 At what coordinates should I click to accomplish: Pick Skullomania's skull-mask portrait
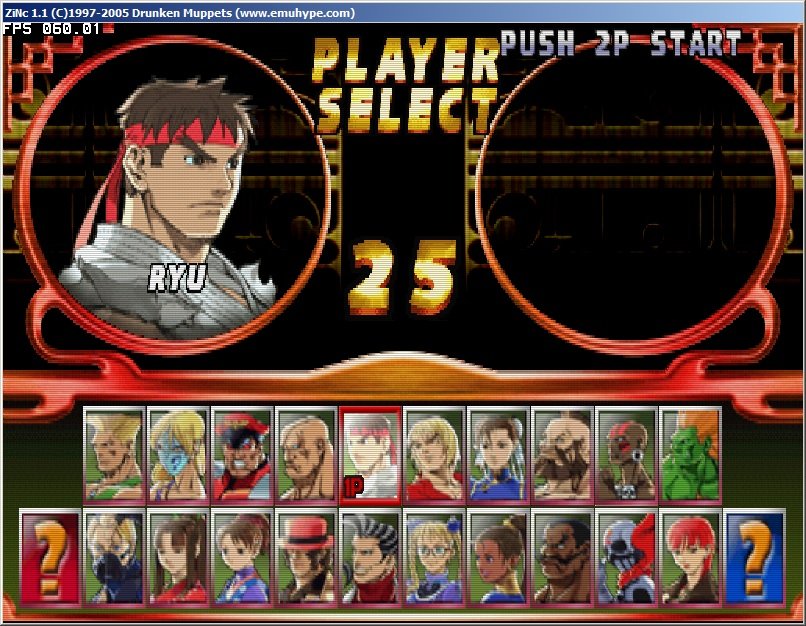click(626, 557)
